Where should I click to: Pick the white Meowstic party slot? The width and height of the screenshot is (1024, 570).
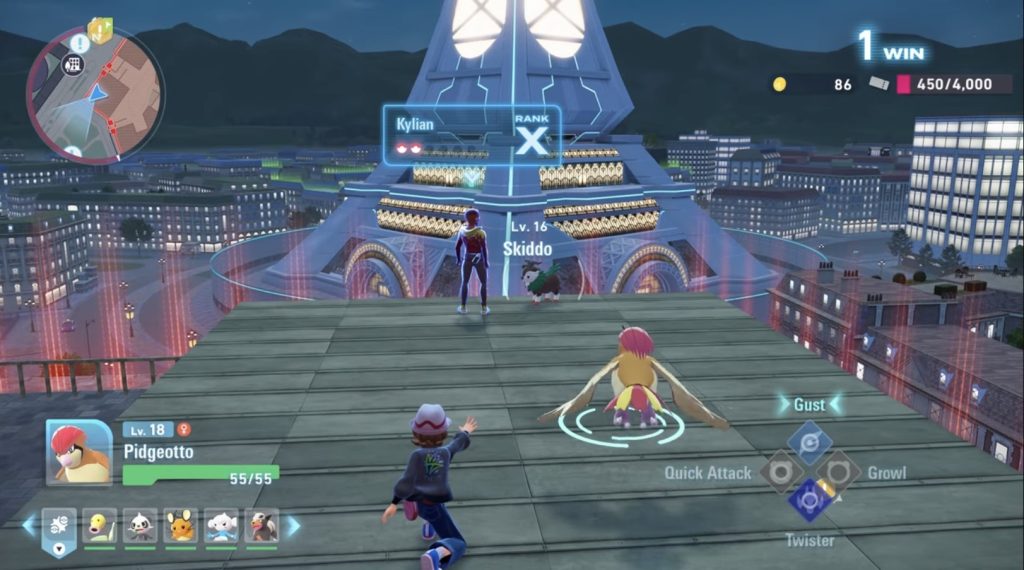click(221, 525)
